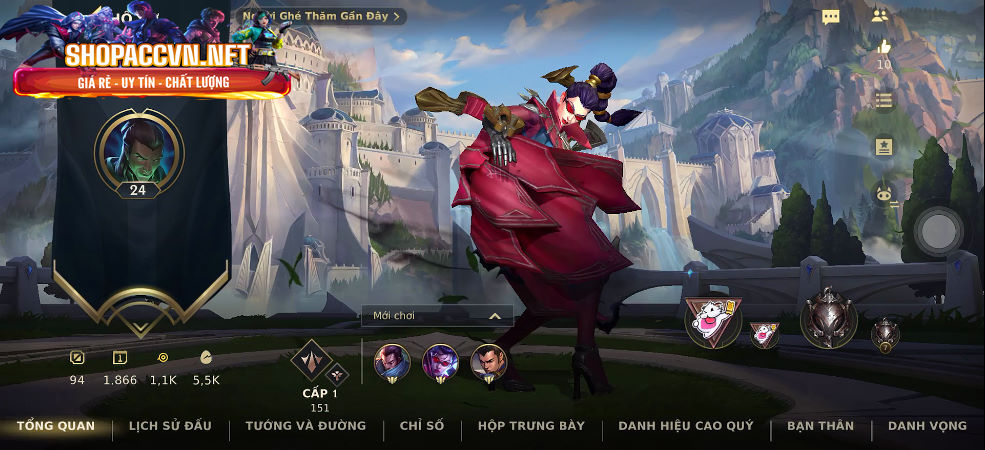Open the Tướng Và Đường tab
Image resolution: width=985 pixels, height=450 pixels.
(305, 426)
